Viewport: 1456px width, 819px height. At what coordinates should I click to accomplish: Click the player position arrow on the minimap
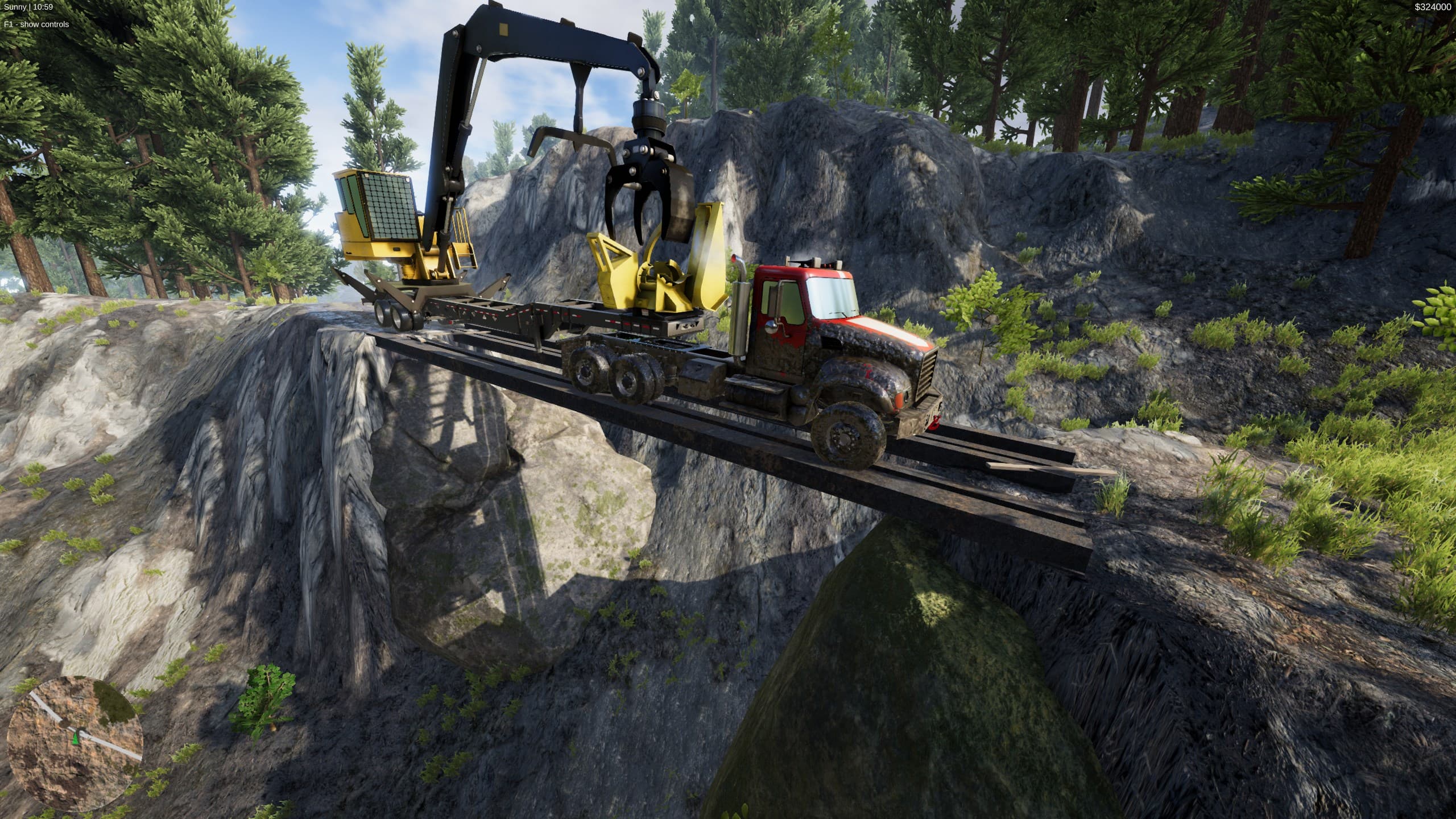pos(75,739)
